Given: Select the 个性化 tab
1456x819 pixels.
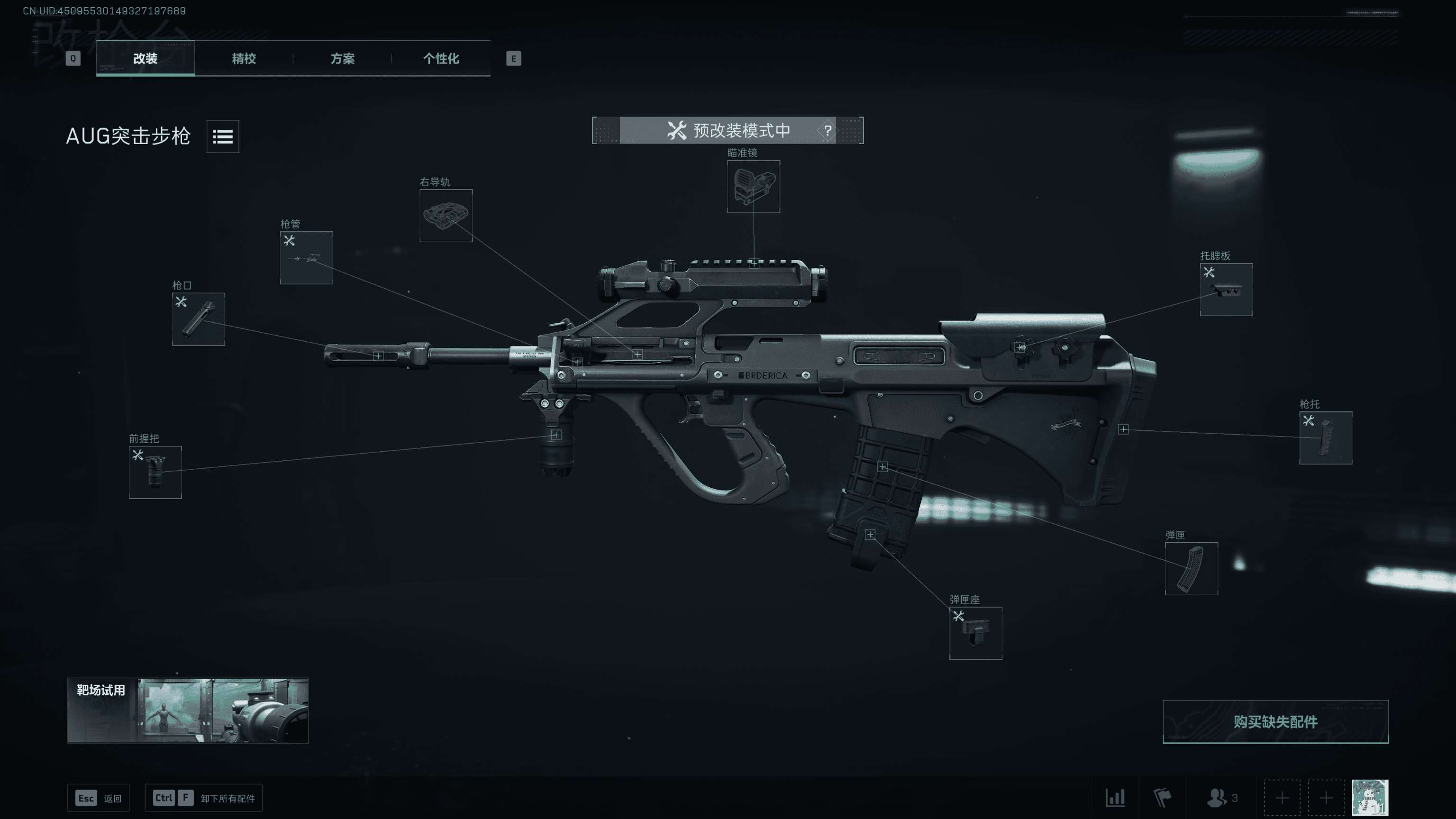Looking at the screenshot, I should pos(441,58).
